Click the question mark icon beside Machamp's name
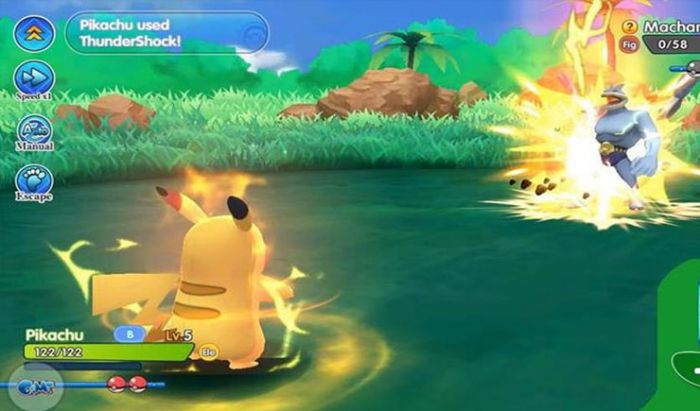700x411 pixels. click(x=629, y=27)
